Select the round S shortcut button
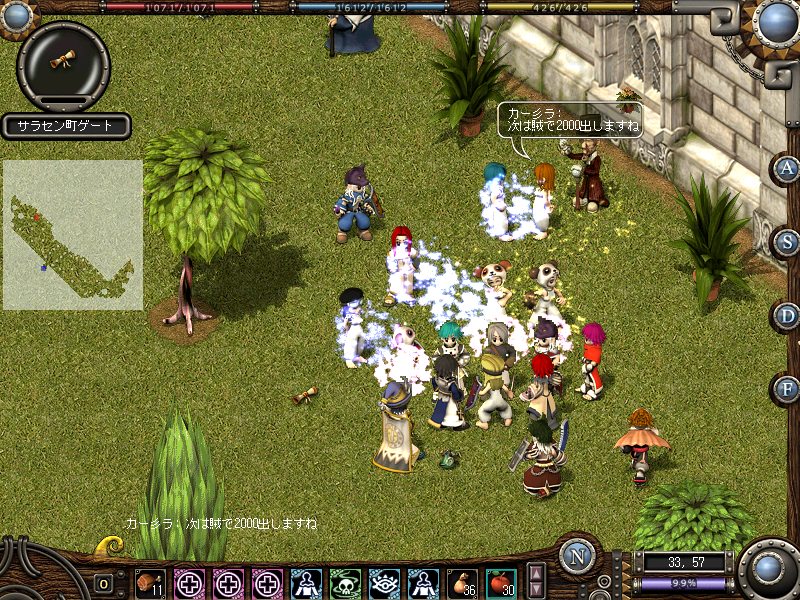Image resolution: width=800 pixels, height=600 pixels. pos(788,241)
